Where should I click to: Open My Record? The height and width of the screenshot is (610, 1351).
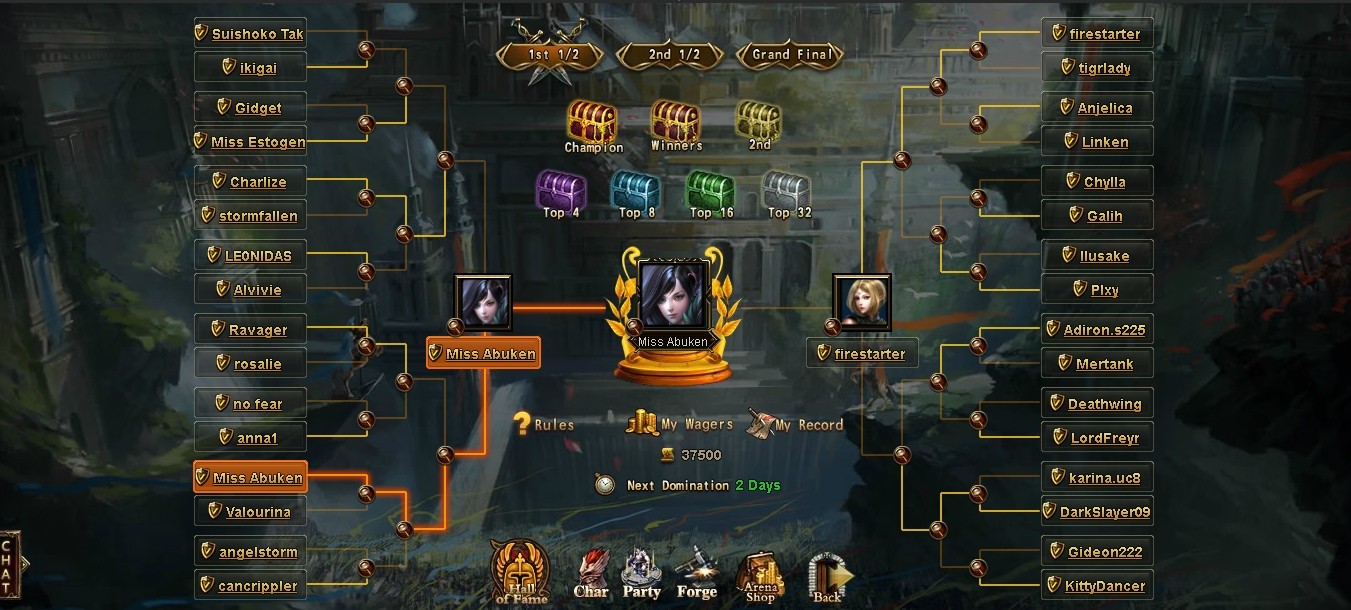pos(795,424)
